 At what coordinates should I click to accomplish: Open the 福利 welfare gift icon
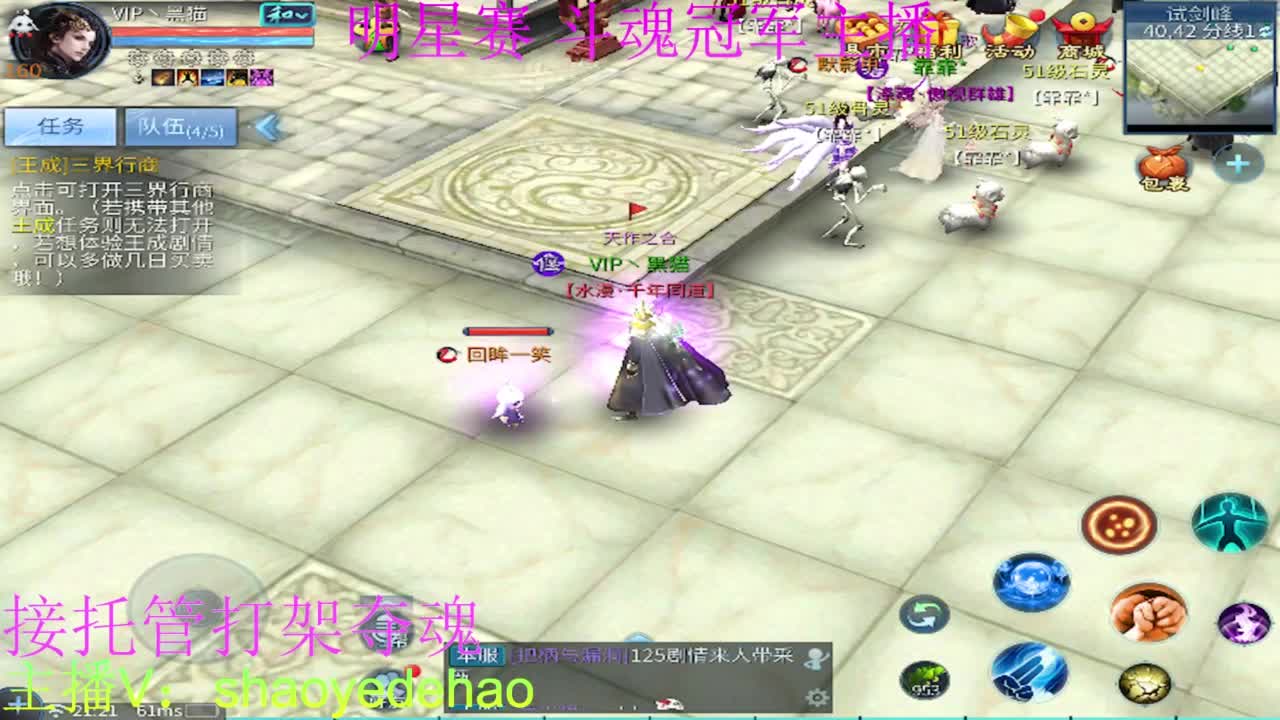941,28
